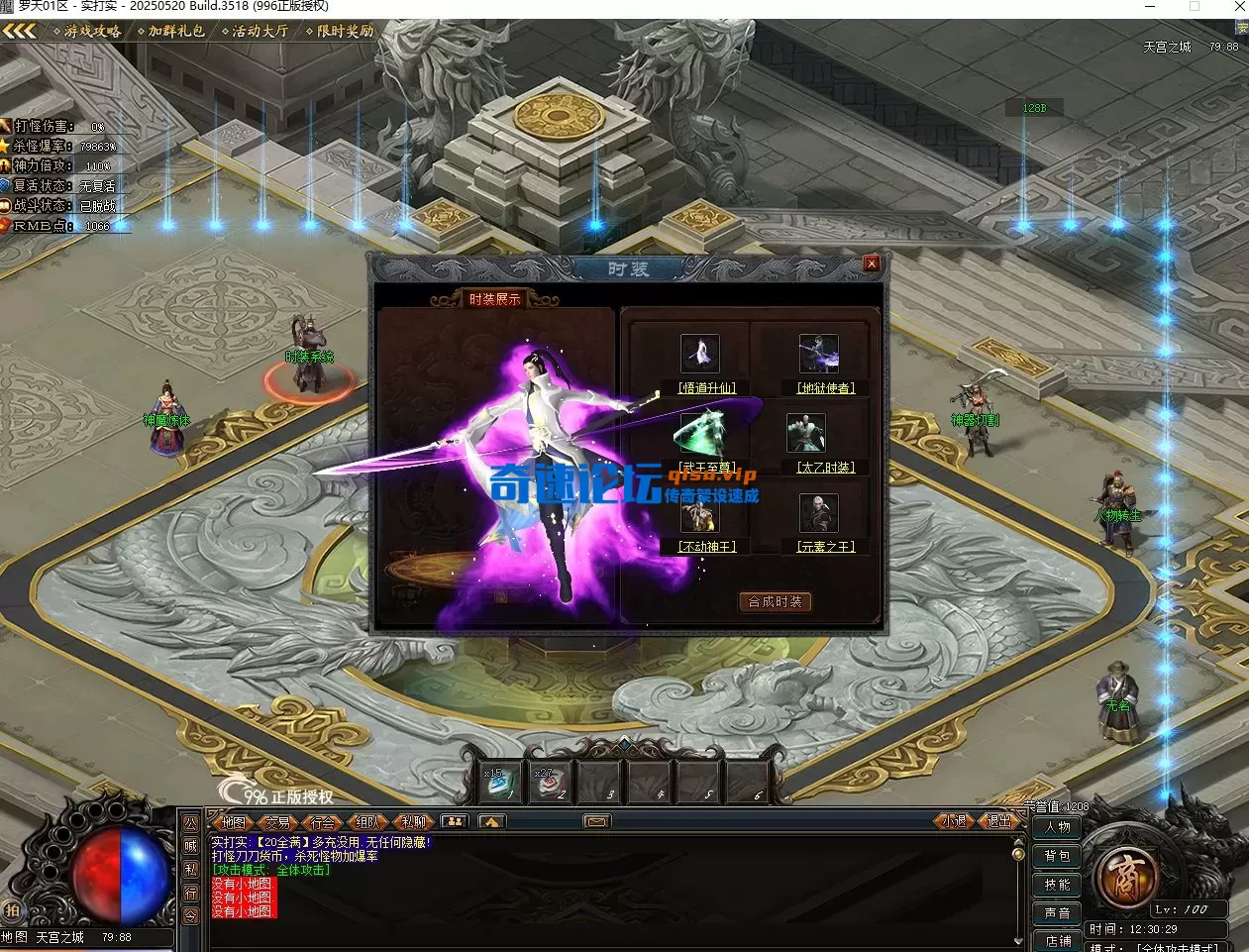Open the 背包 bag panel

1057,856
